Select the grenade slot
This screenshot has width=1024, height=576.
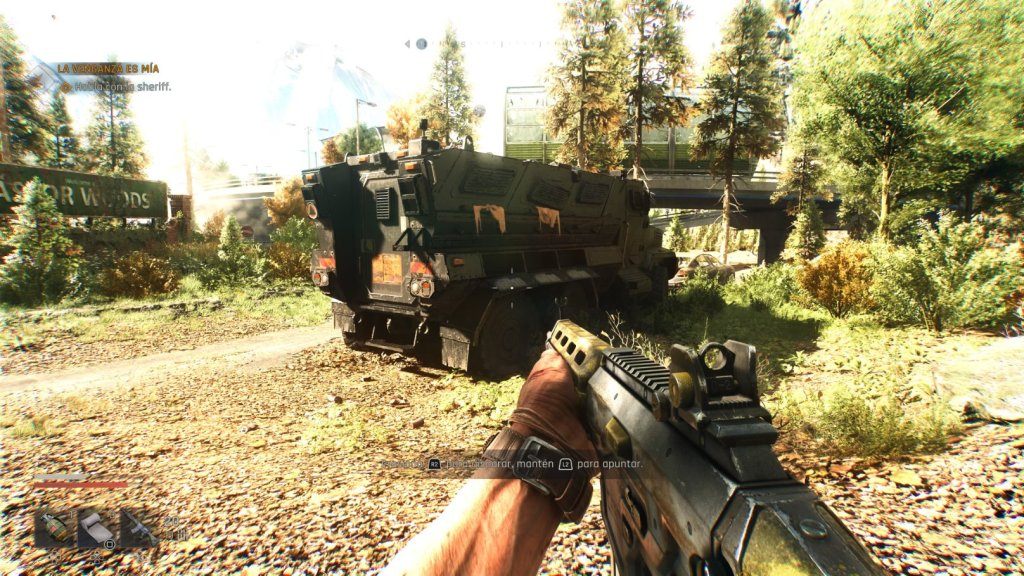coord(54,528)
